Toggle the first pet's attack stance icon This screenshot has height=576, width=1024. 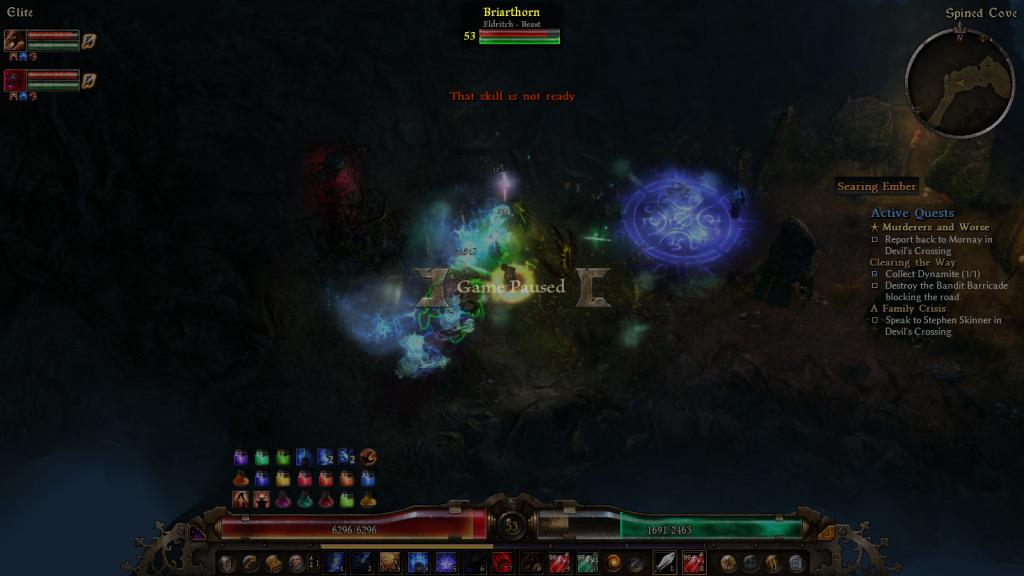click(x=89, y=41)
